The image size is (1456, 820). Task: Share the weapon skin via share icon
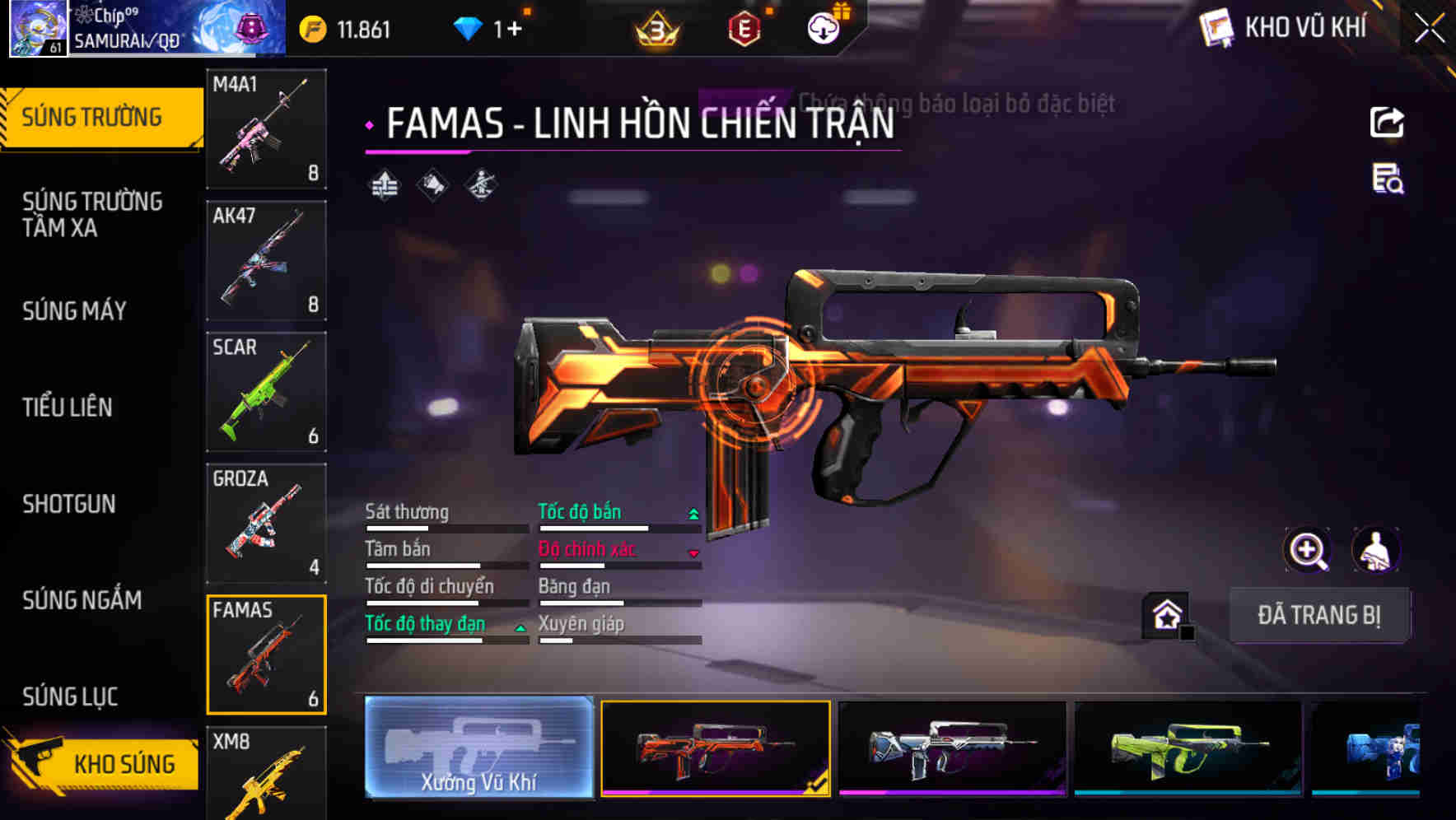click(1387, 123)
